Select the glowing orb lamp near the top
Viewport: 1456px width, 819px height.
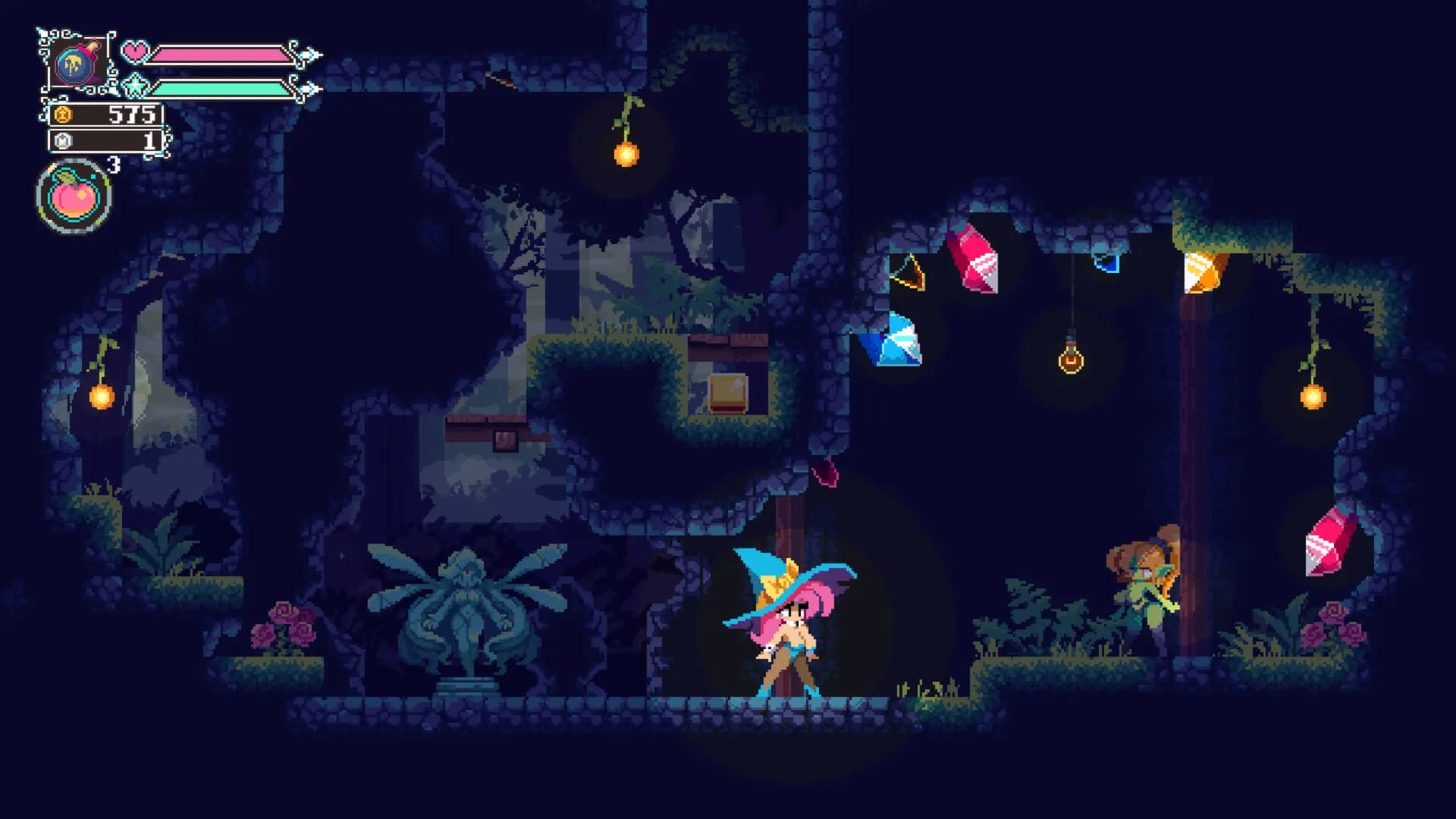click(x=626, y=154)
